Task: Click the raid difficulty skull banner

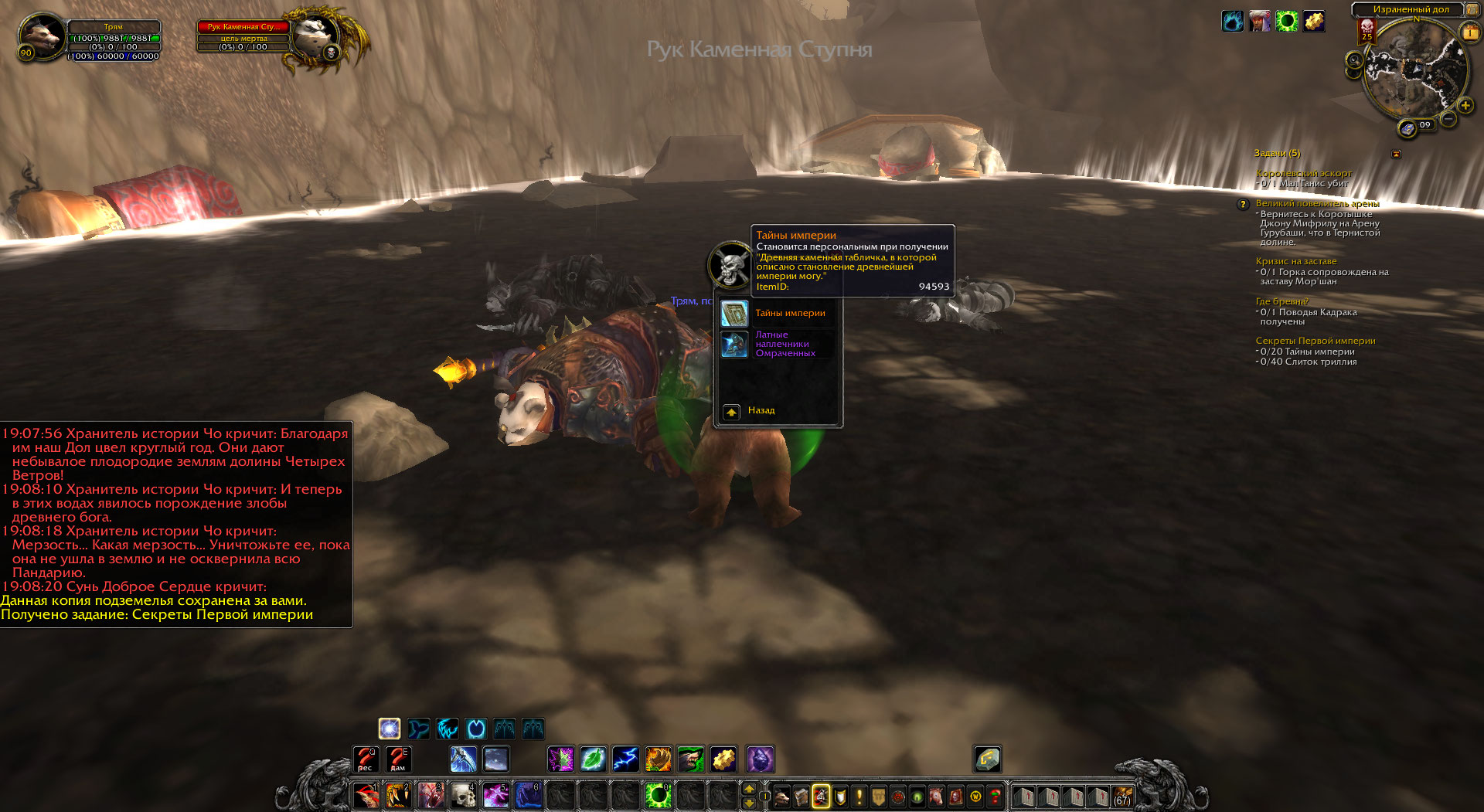Action: [1367, 31]
